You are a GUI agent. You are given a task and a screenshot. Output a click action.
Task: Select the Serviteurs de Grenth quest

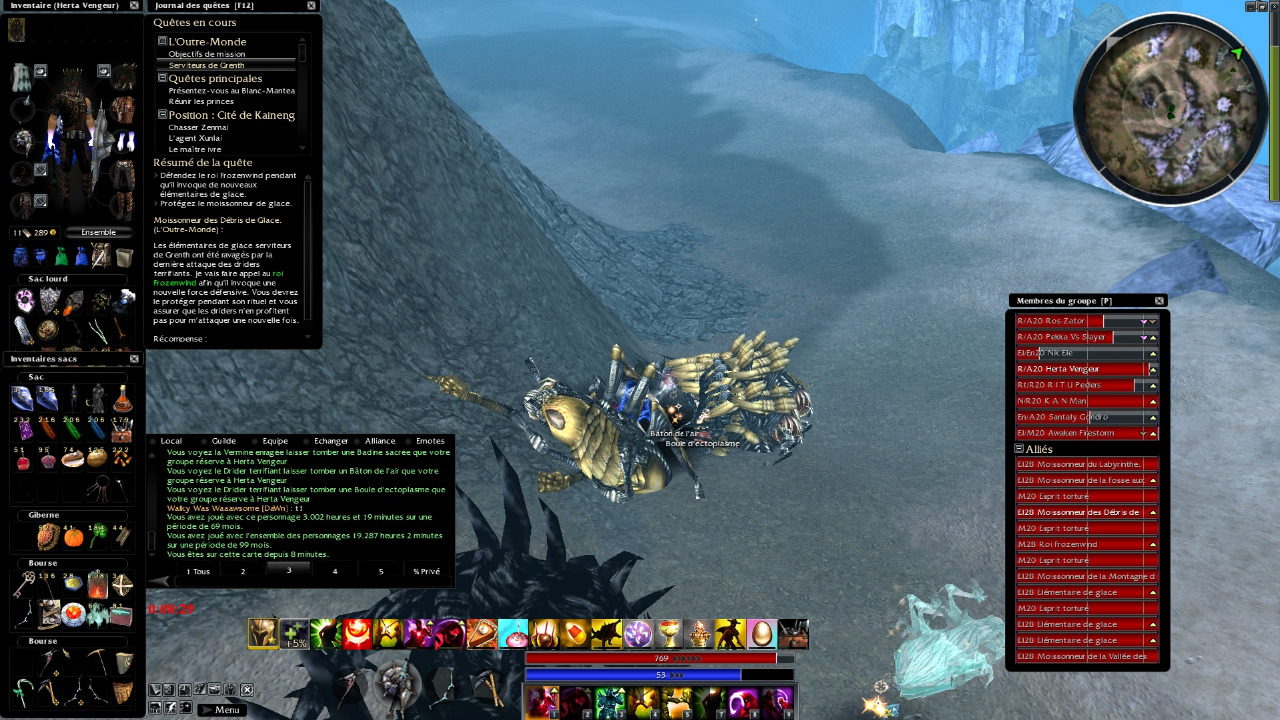[x=206, y=65]
